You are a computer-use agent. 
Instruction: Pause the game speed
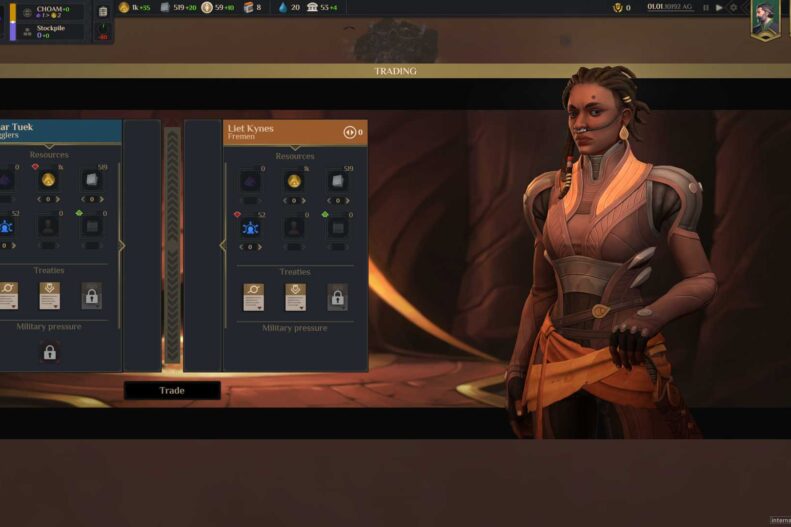[x=706, y=7]
